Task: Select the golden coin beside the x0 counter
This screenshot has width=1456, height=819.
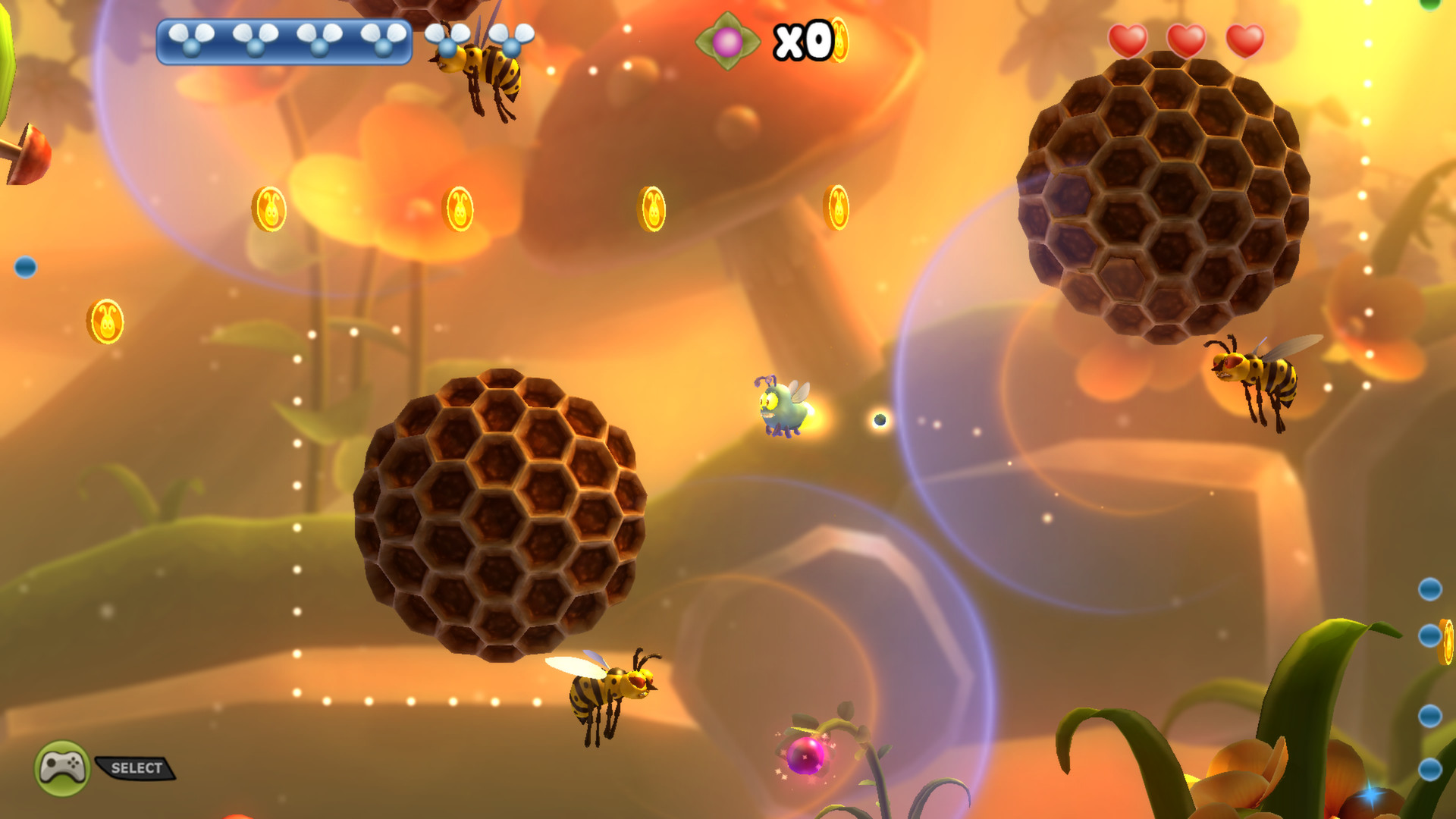Action: (839, 40)
